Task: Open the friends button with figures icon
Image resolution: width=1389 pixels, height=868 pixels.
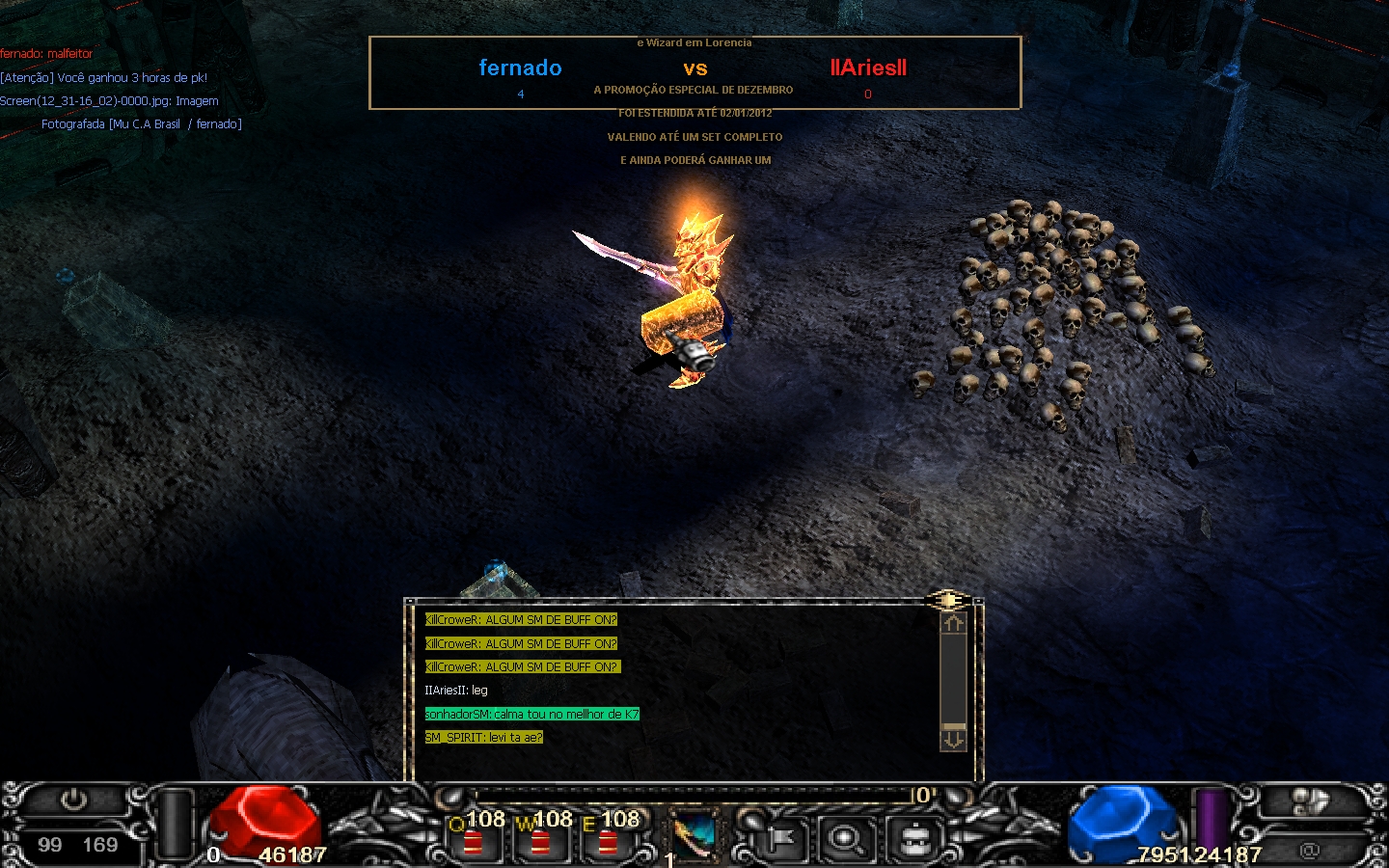Action: click(x=1310, y=801)
